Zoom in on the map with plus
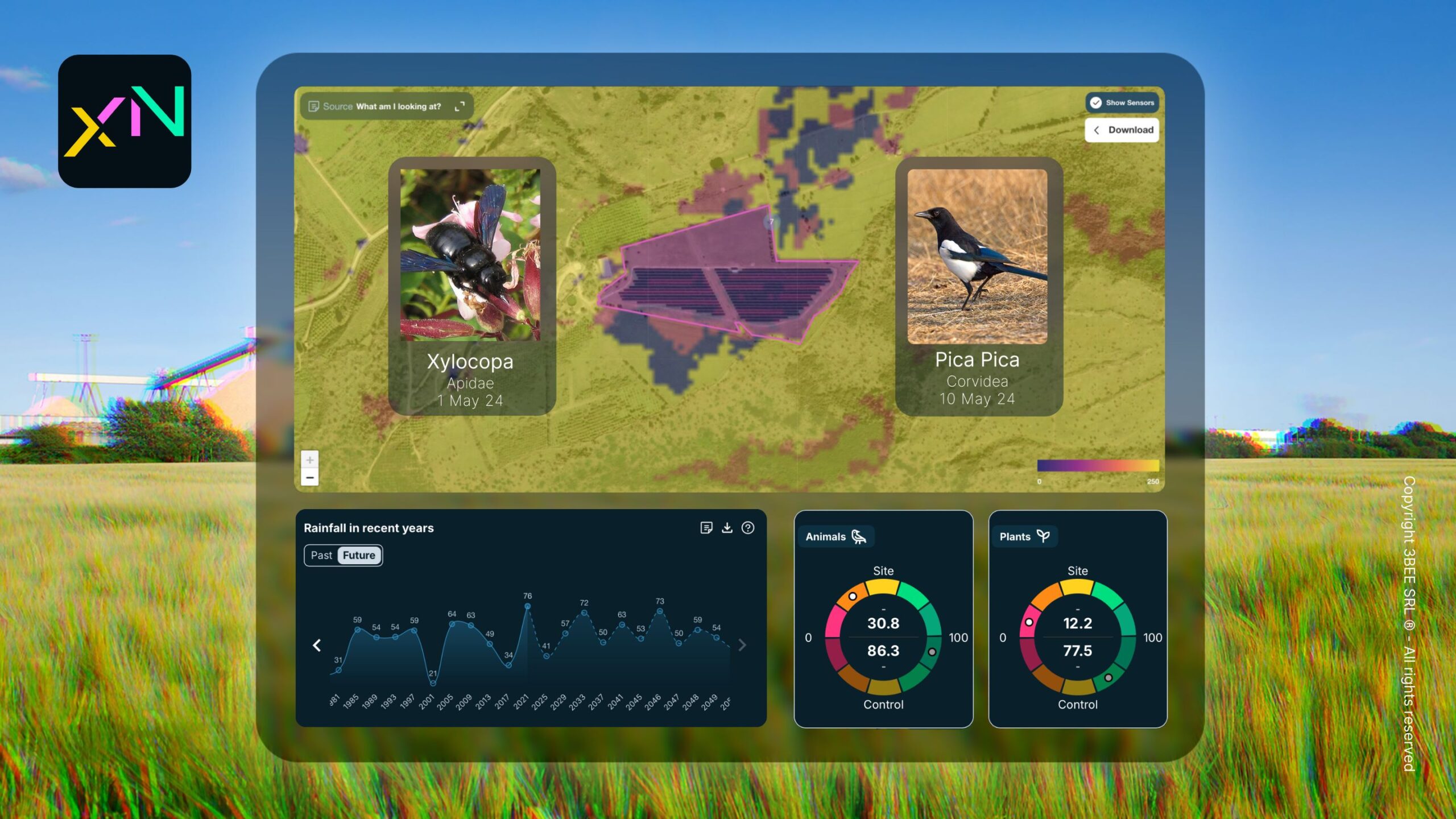This screenshot has height=819, width=1456. pos(310,460)
